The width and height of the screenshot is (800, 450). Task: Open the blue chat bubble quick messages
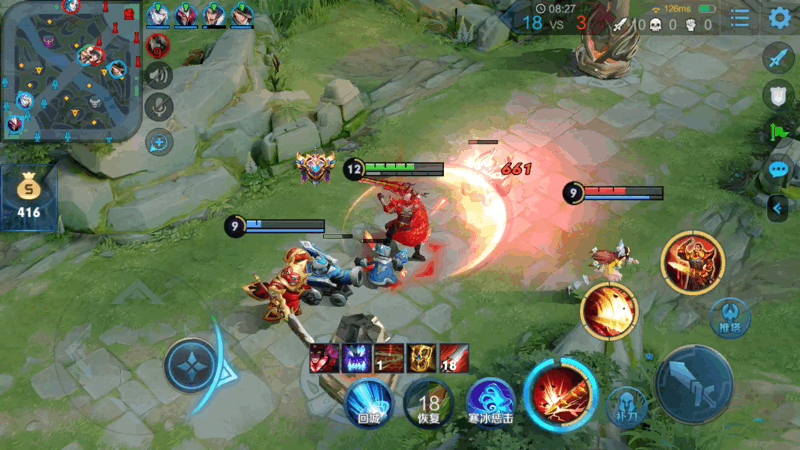[778, 170]
